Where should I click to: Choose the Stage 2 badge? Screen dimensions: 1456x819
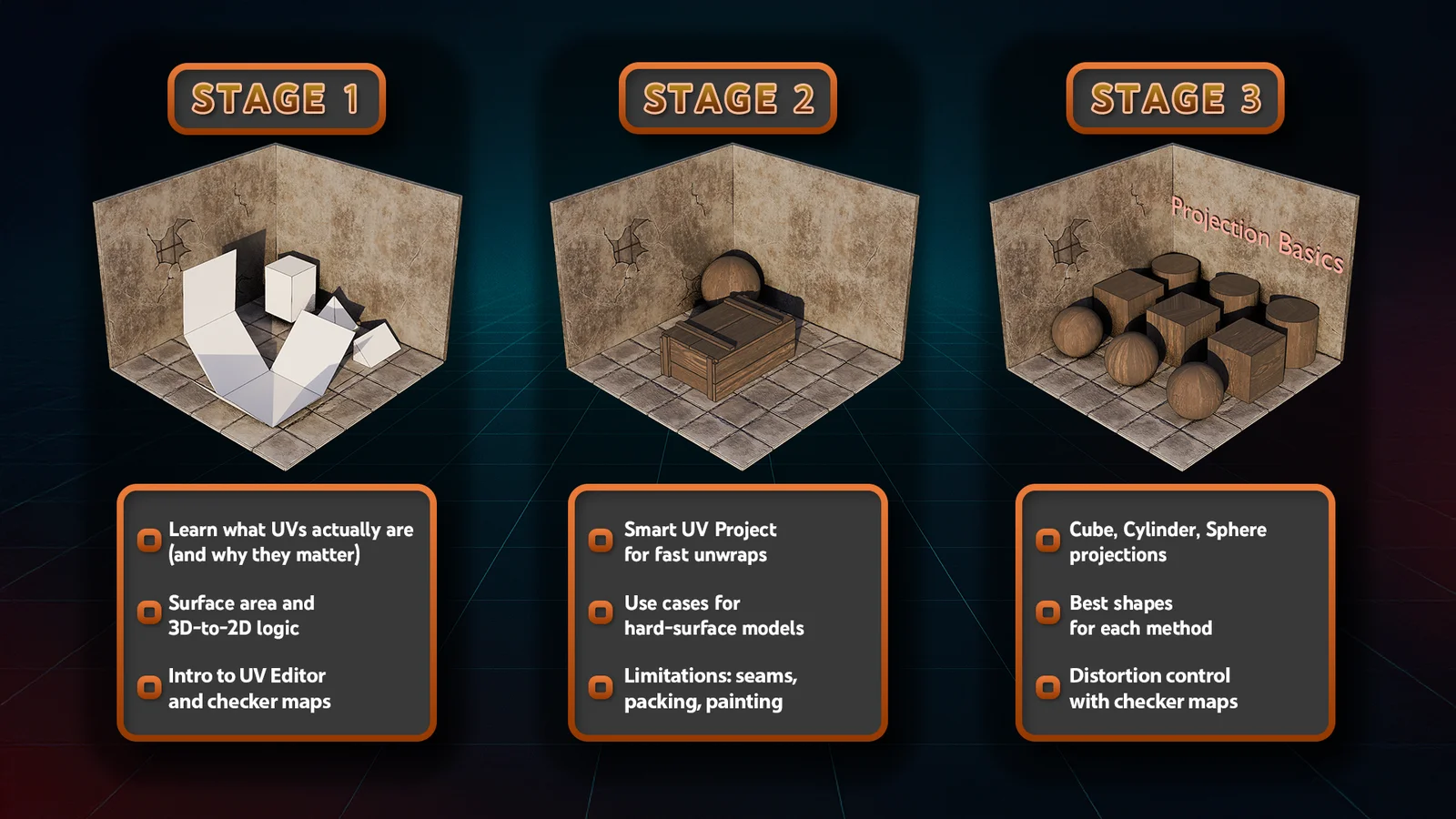coord(727,98)
